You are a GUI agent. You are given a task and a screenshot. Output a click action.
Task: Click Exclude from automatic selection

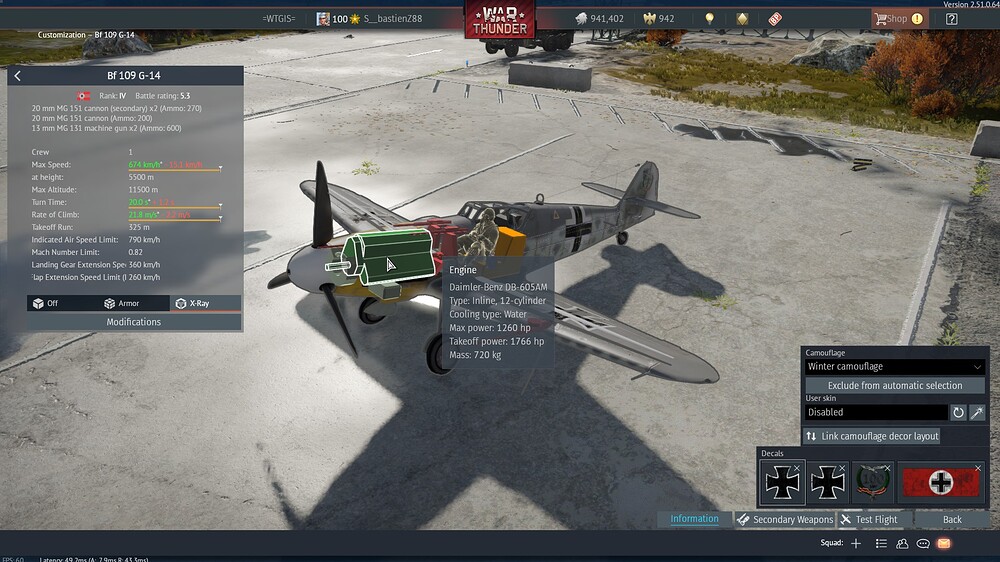tap(895, 385)
